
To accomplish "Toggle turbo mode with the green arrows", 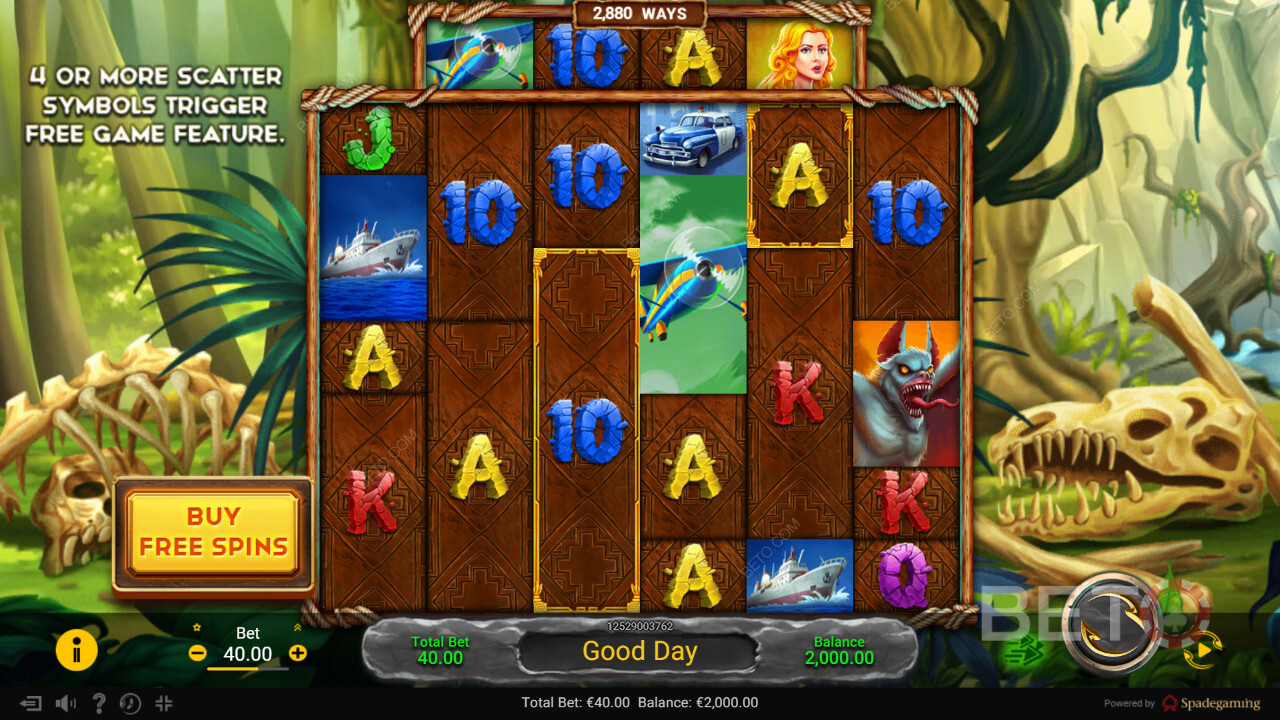I will click(x=1024, y=652).
